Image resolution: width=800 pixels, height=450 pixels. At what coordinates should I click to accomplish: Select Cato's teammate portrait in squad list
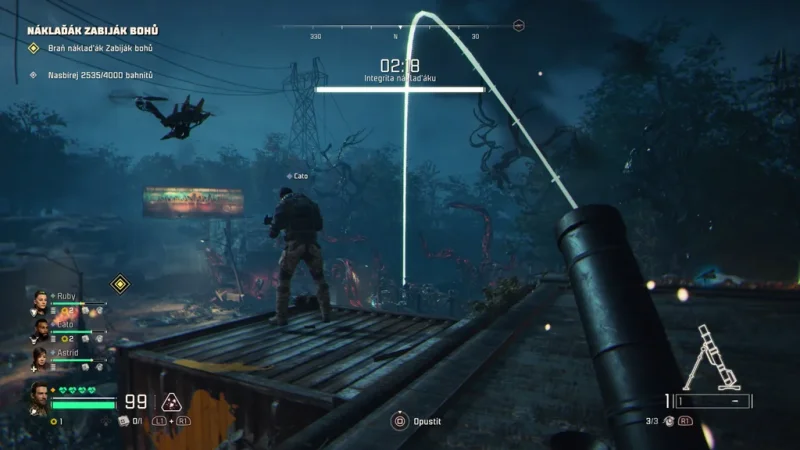[x=40, y=327]
